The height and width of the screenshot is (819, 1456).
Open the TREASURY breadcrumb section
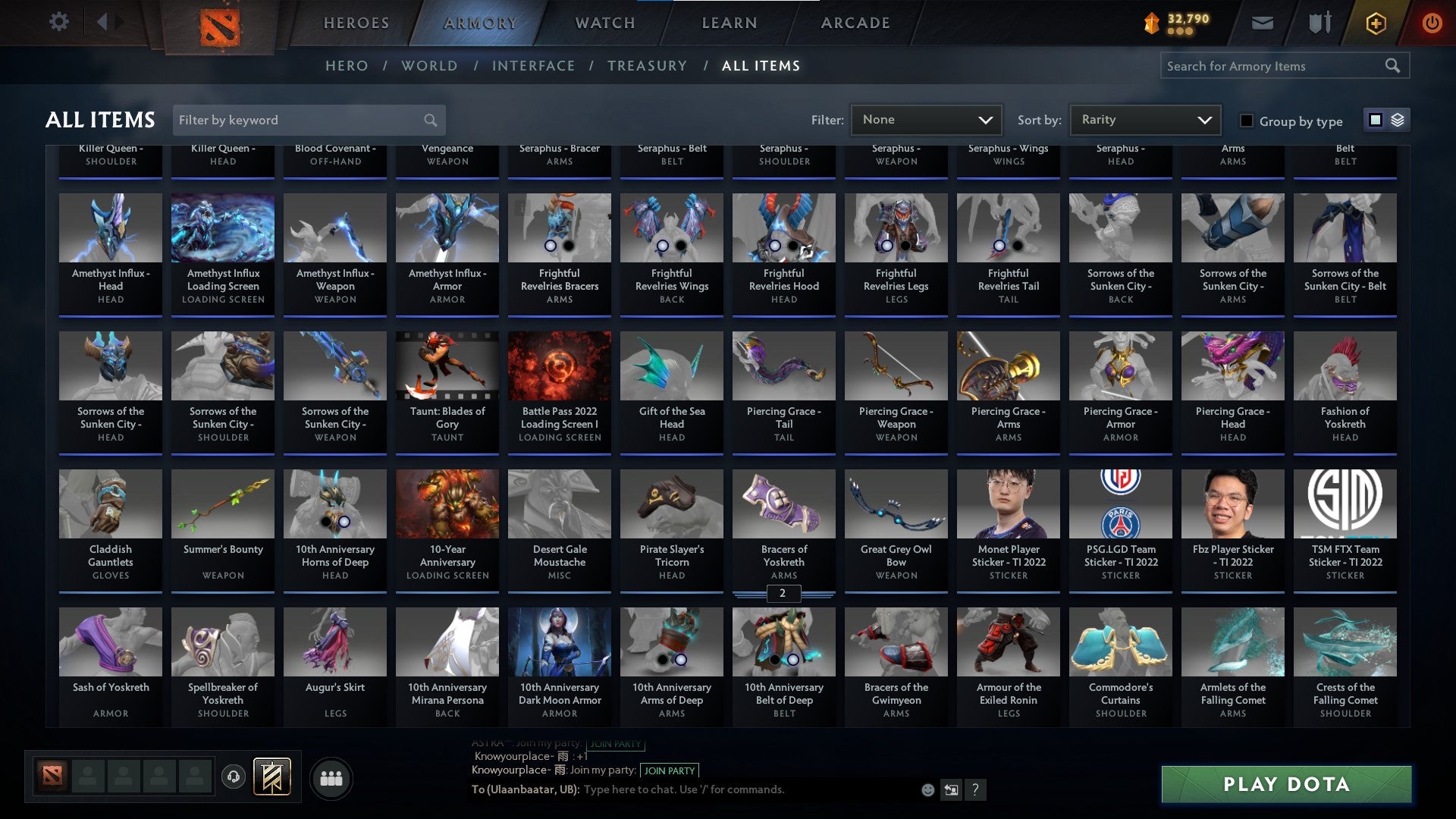(x=648, y=65)
